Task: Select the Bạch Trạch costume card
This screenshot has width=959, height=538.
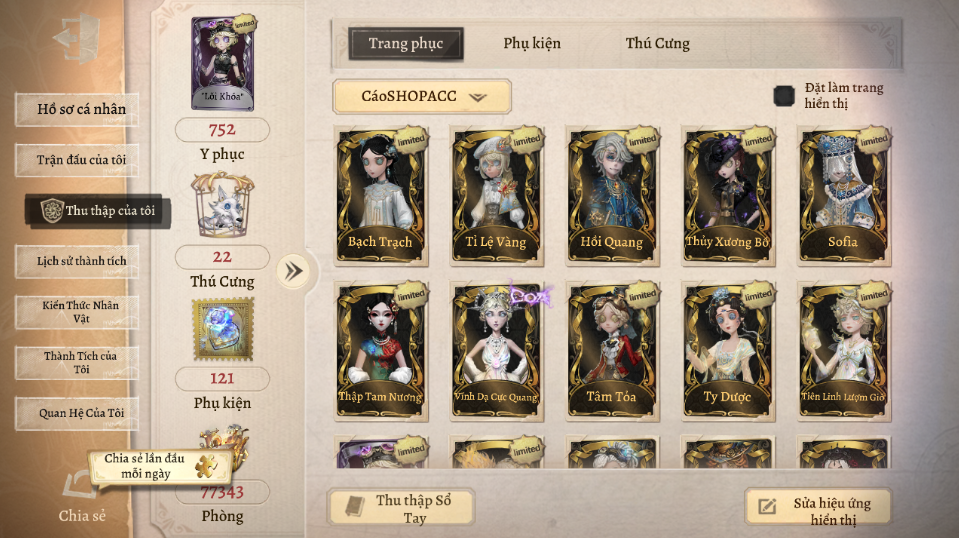Action: 381,196
